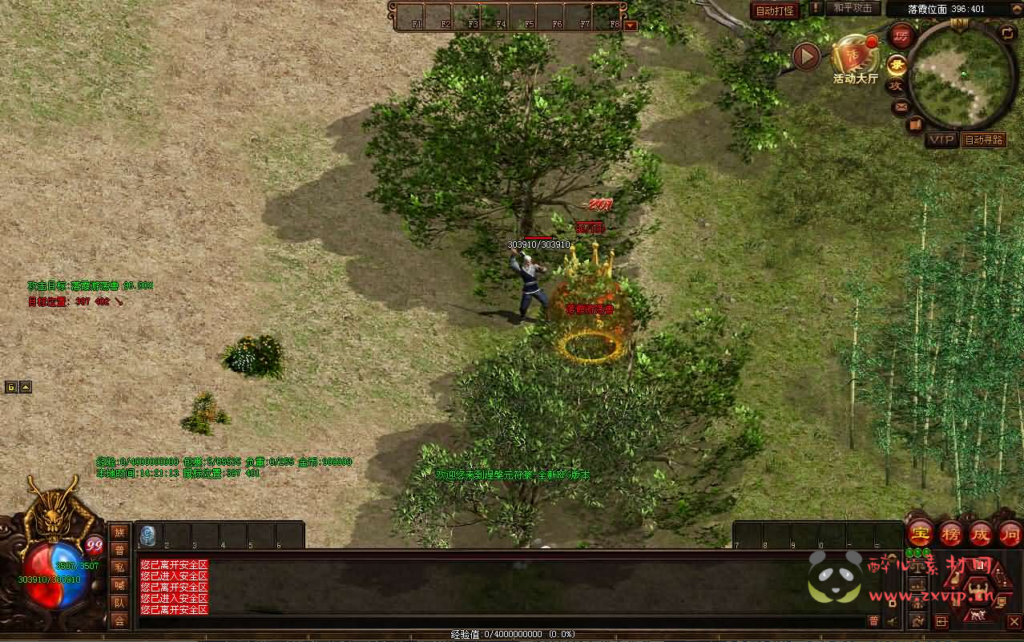Click the X button at bottom-right corner

[x=1013, y=621]
